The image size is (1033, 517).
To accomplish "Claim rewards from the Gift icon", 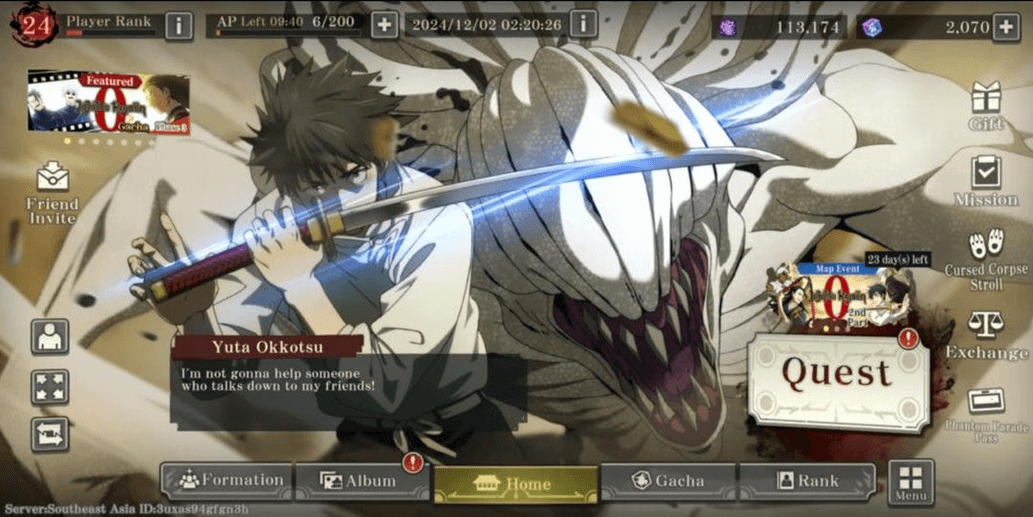I will 986,105.
